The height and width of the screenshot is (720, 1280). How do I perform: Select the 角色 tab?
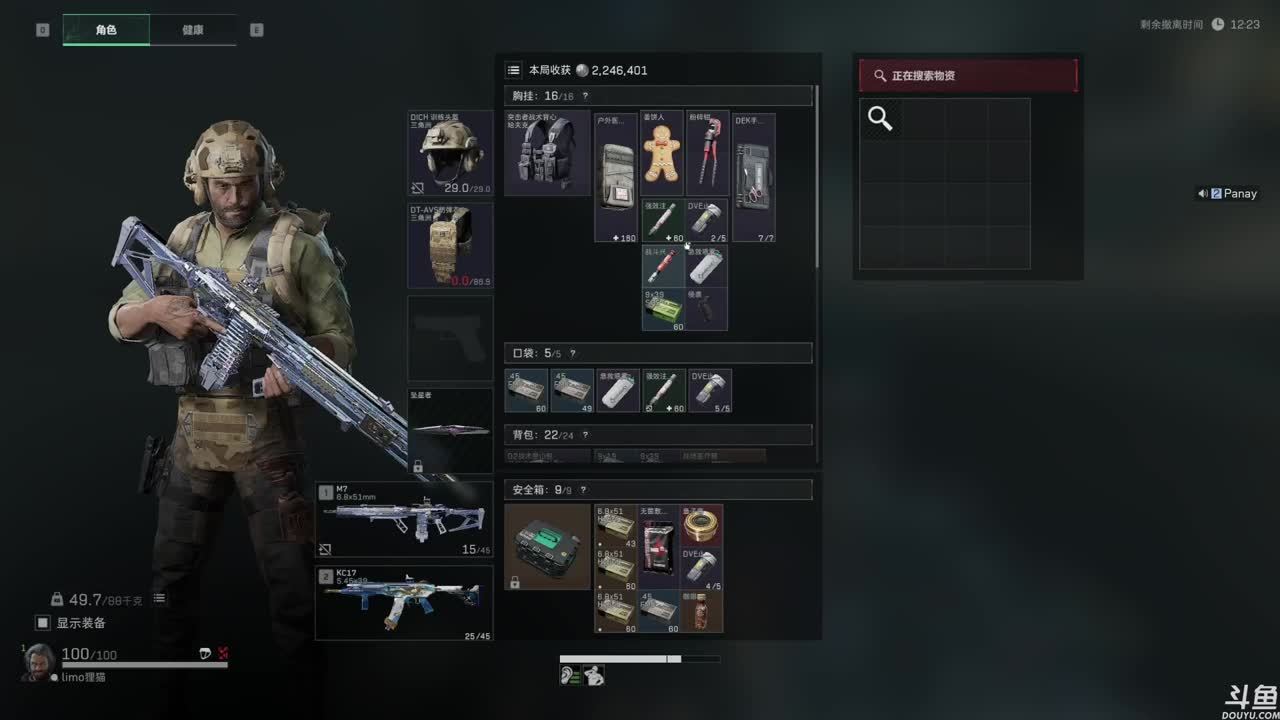pos(106,30)
